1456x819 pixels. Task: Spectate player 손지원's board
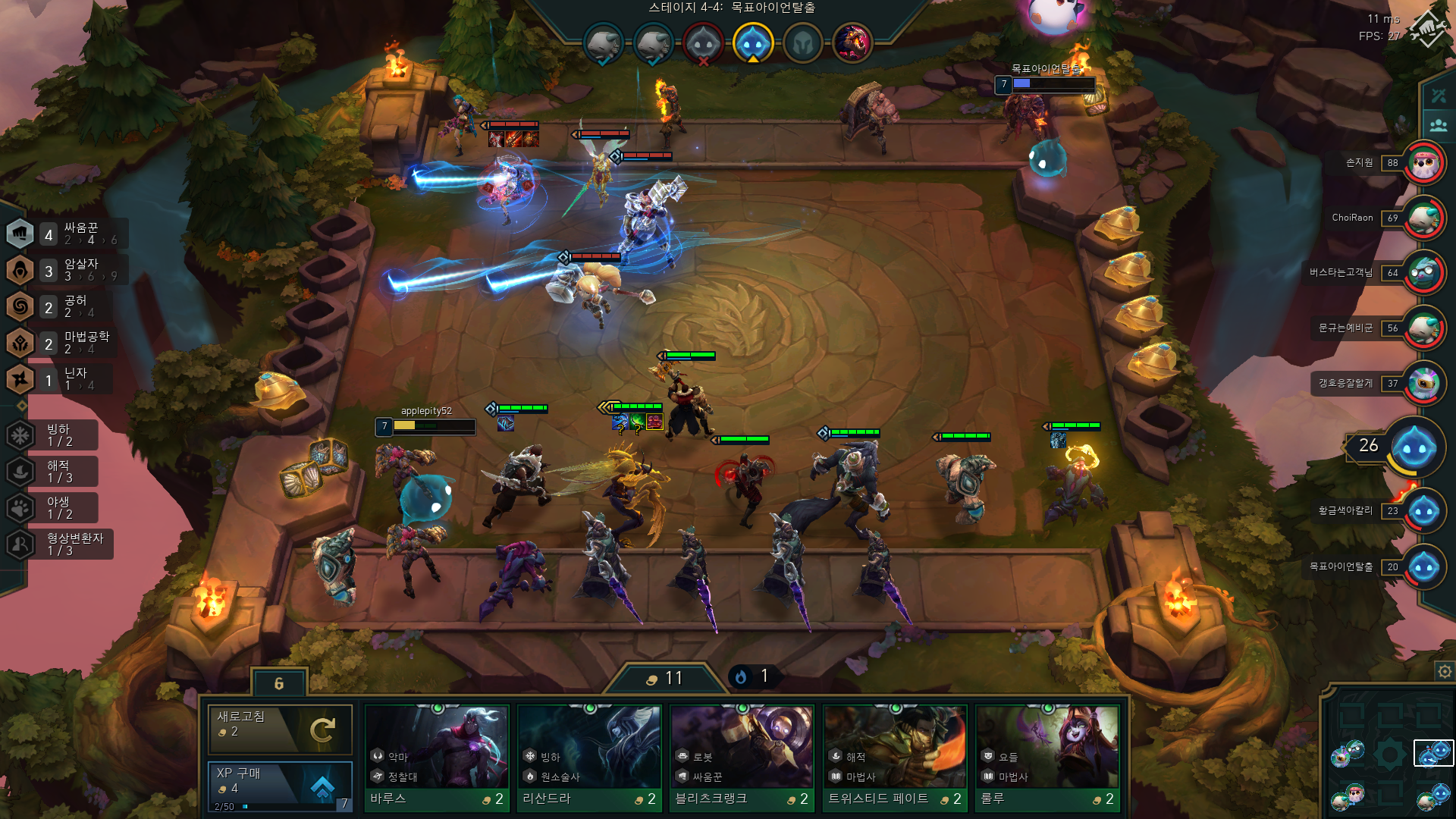pyautogui.click(x=1423, y=163)
